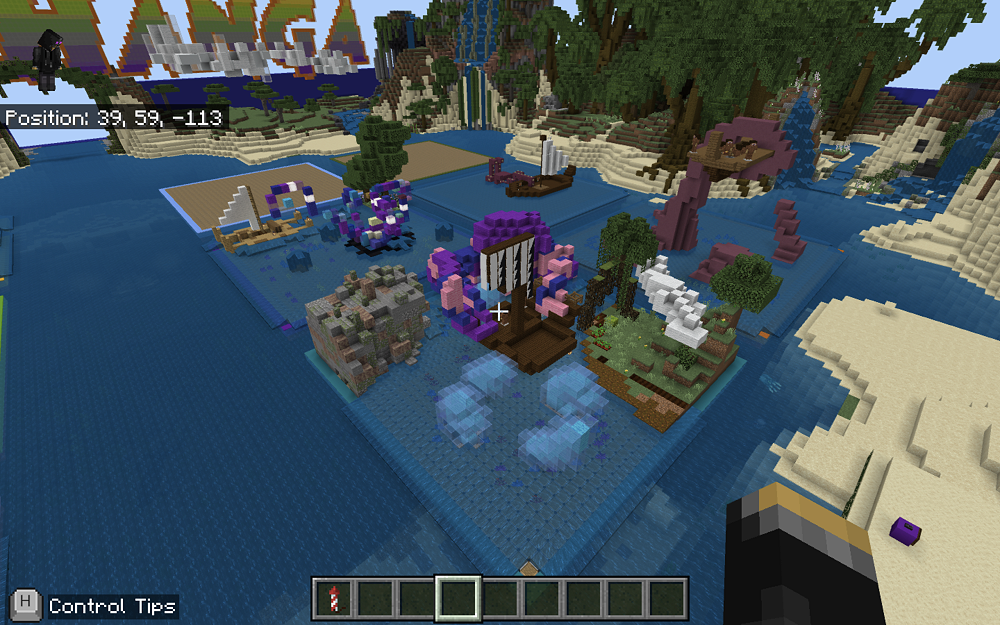Select the firework rocket hotbar slot

click(334, 598)
